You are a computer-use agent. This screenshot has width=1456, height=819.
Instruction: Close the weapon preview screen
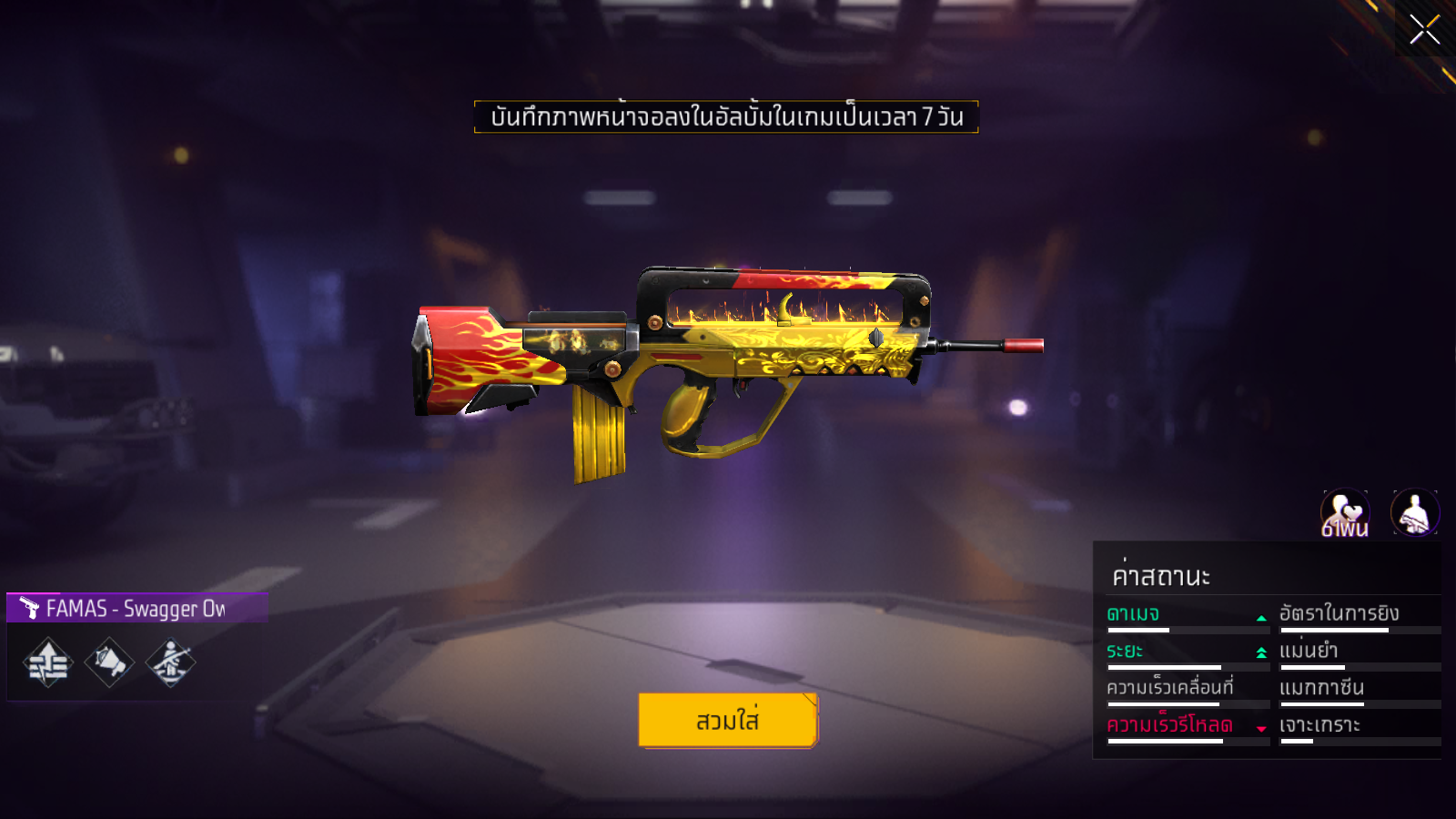(x=1424, y=29)
